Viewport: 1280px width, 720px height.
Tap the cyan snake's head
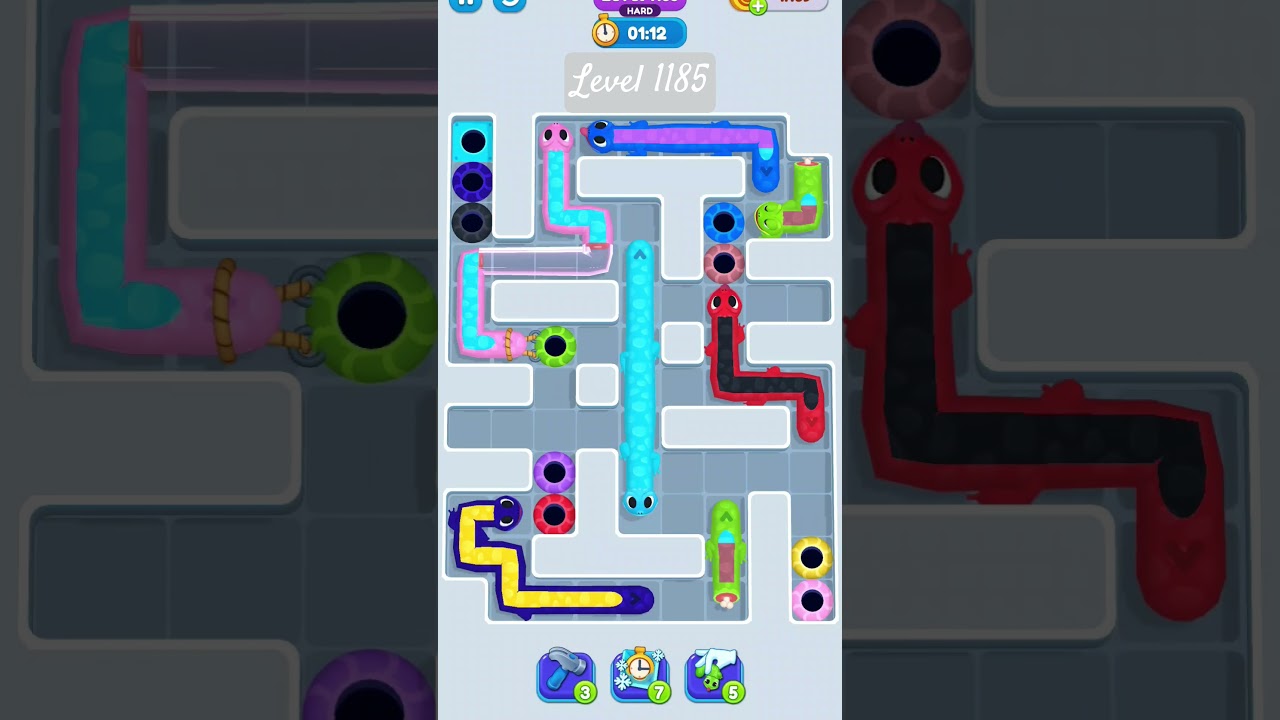640,503
